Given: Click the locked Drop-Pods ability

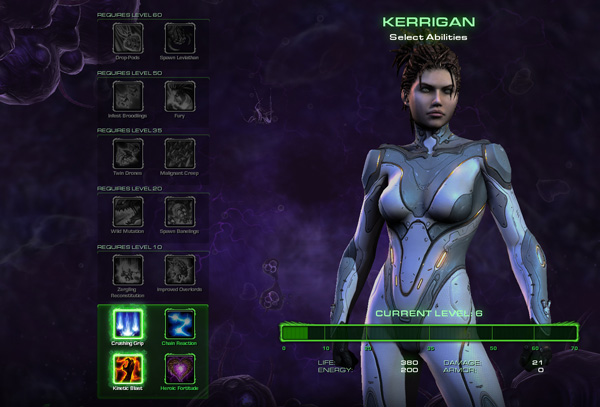Looking at the screenshot, I should [x=127, y=37].
